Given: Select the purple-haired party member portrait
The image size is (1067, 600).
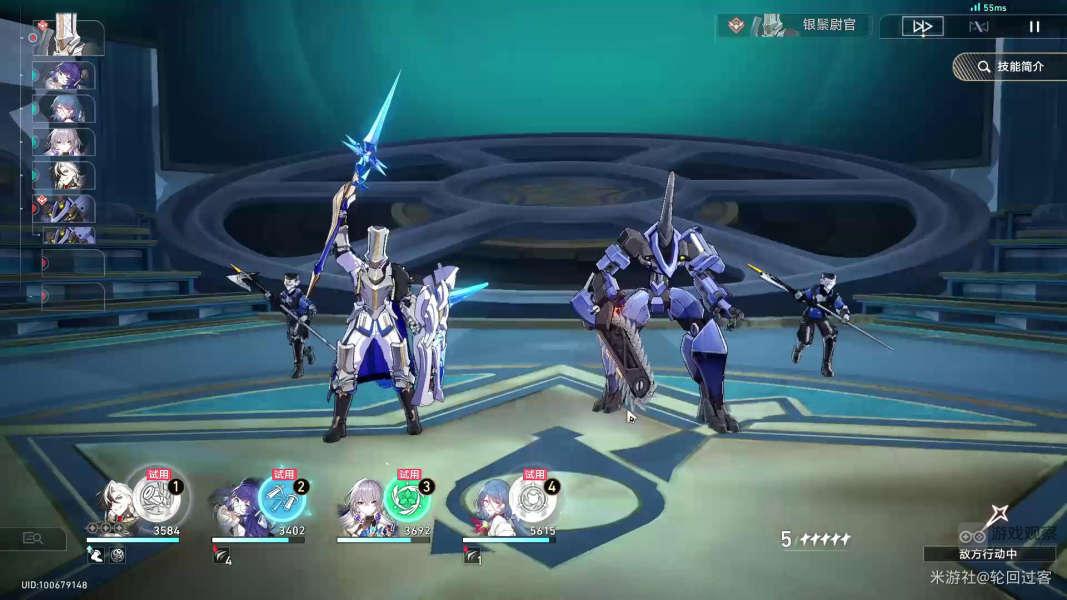Looking at the screenshot, I should click(236, 507).
